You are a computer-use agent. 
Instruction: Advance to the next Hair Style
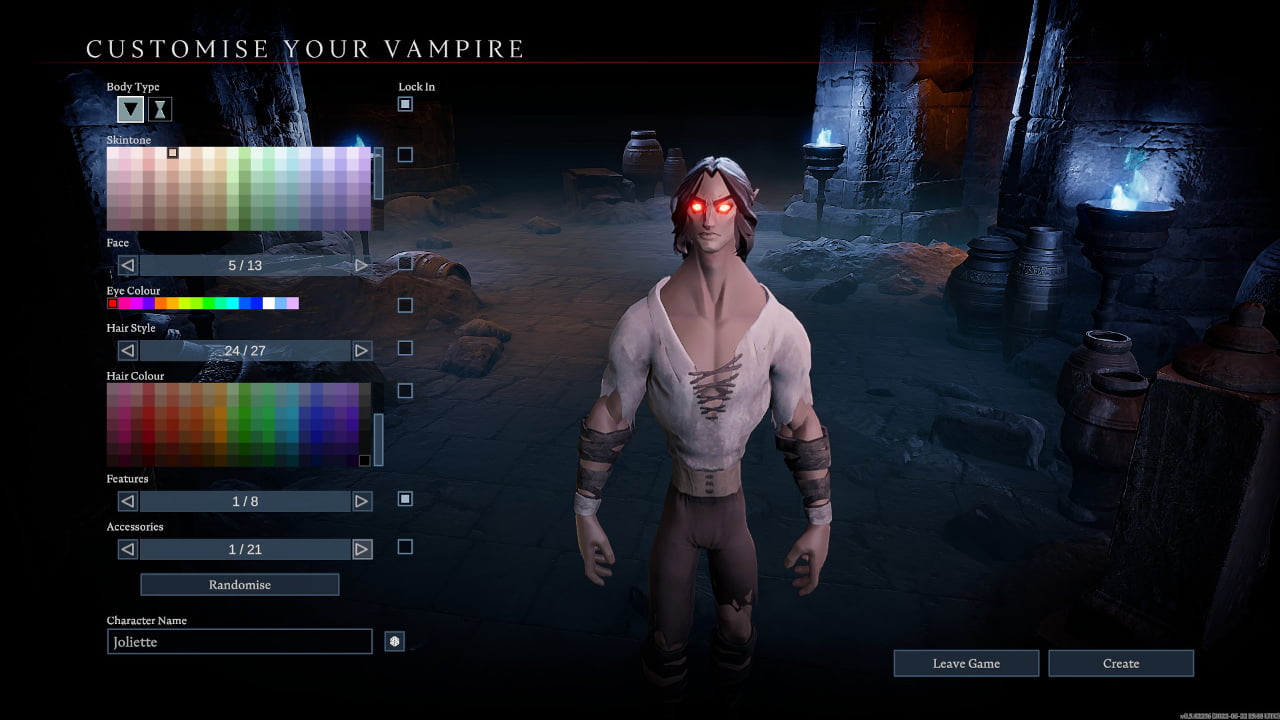click(x=362, y=351)
